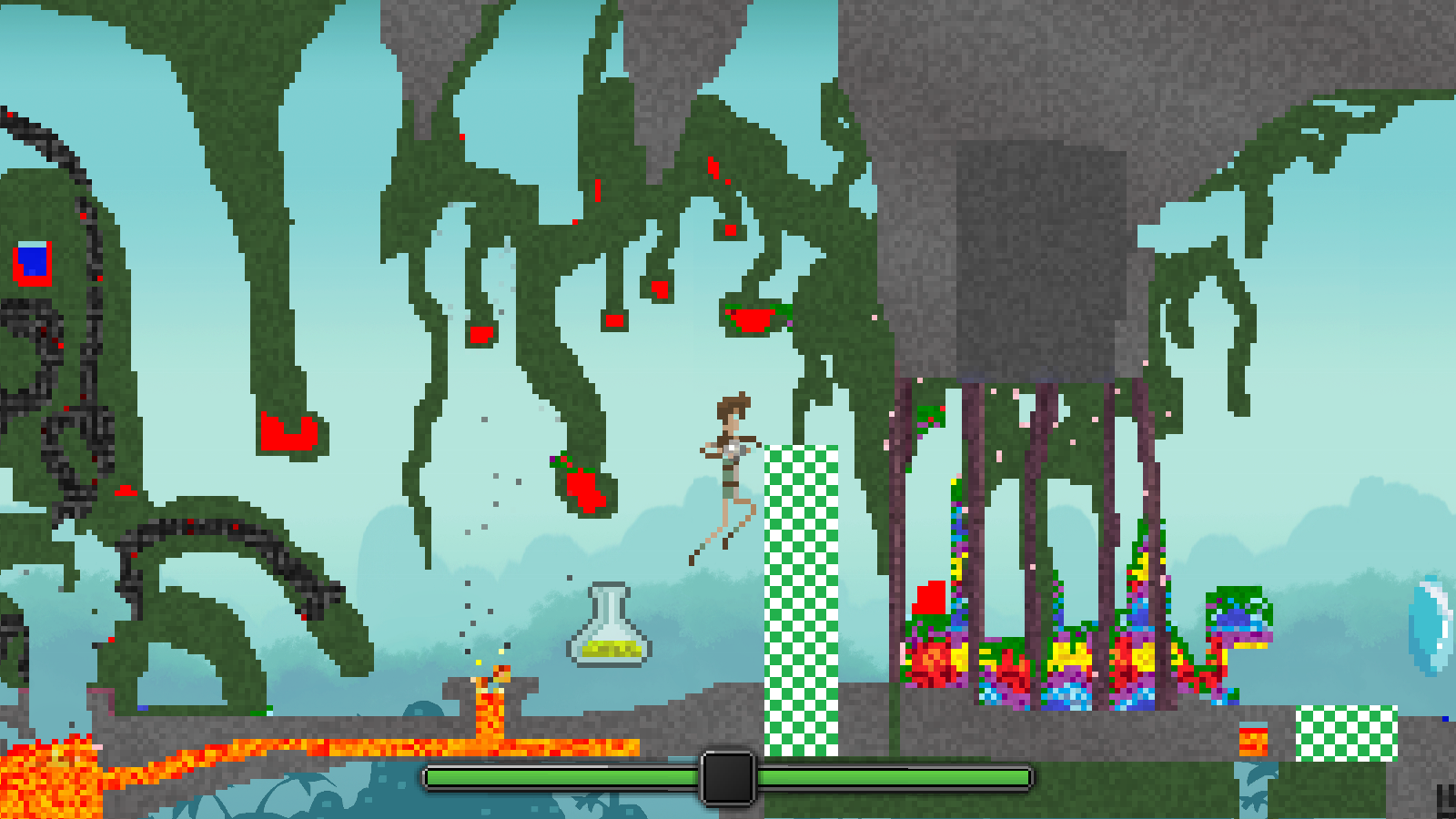Click the small blue pixel on the right wall
The image size is (1456, 819).
pyautogui.click(x=1445, y=719)
